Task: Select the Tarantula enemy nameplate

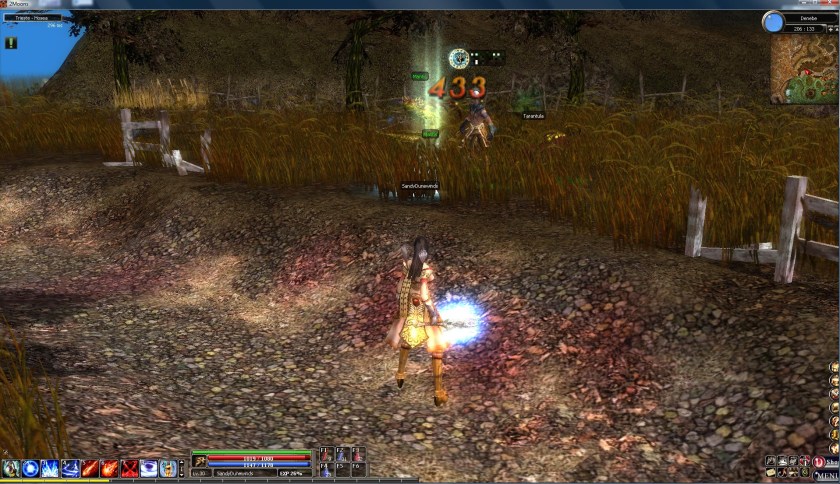Action: click(x=532, y=115)
